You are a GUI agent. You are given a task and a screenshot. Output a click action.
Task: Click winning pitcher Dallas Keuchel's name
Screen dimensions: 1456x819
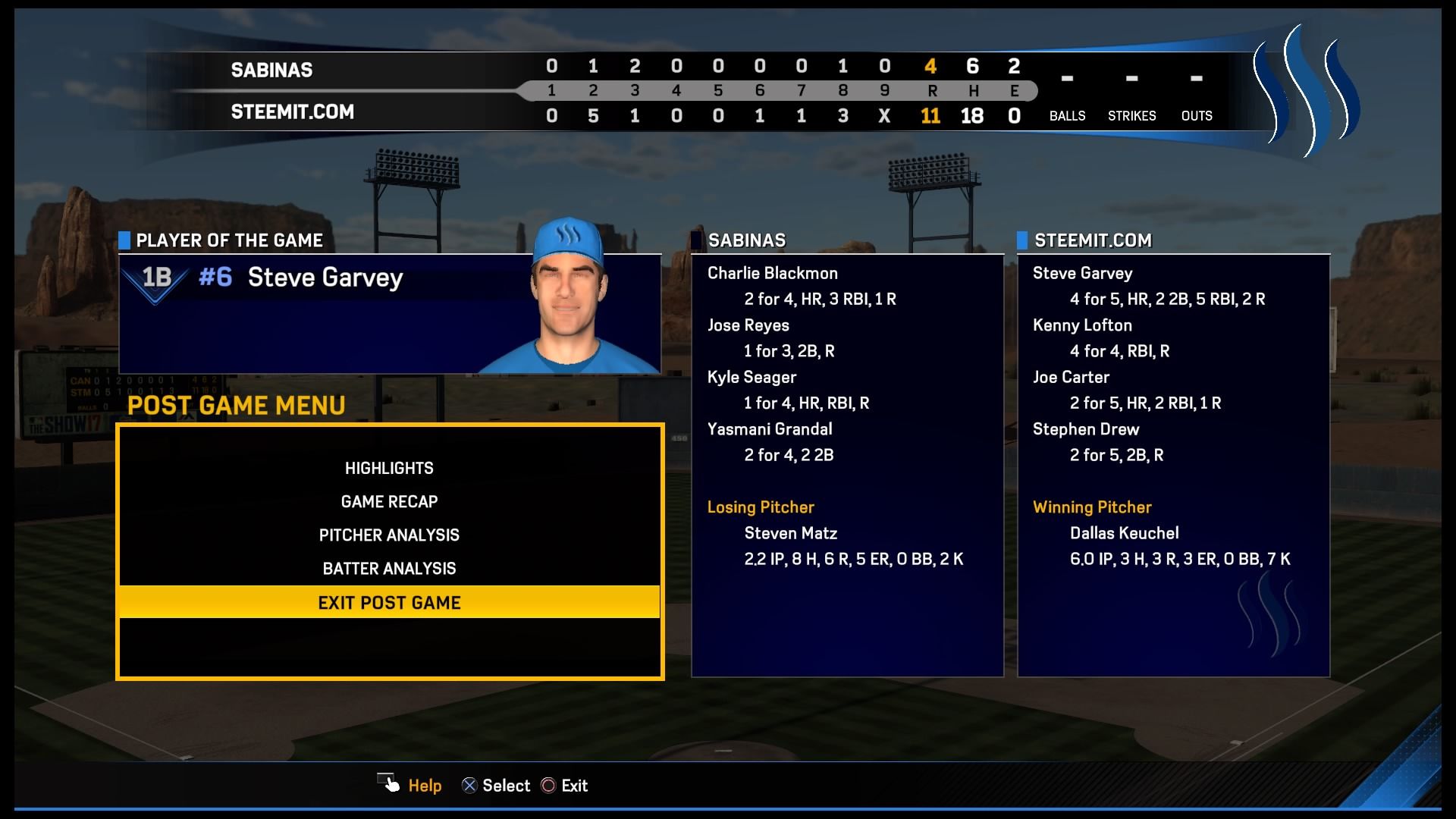[1125, 533]
